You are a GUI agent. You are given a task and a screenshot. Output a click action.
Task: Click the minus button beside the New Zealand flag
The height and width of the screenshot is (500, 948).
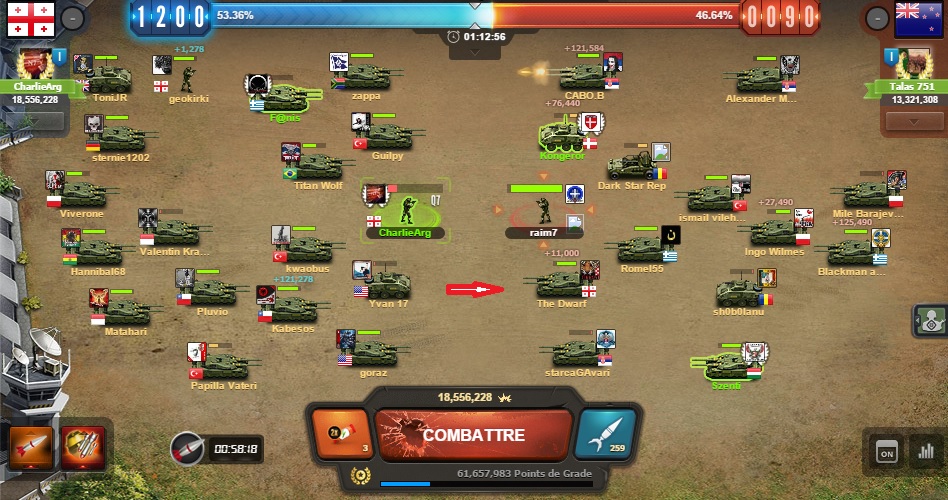(x=876, y=17)
